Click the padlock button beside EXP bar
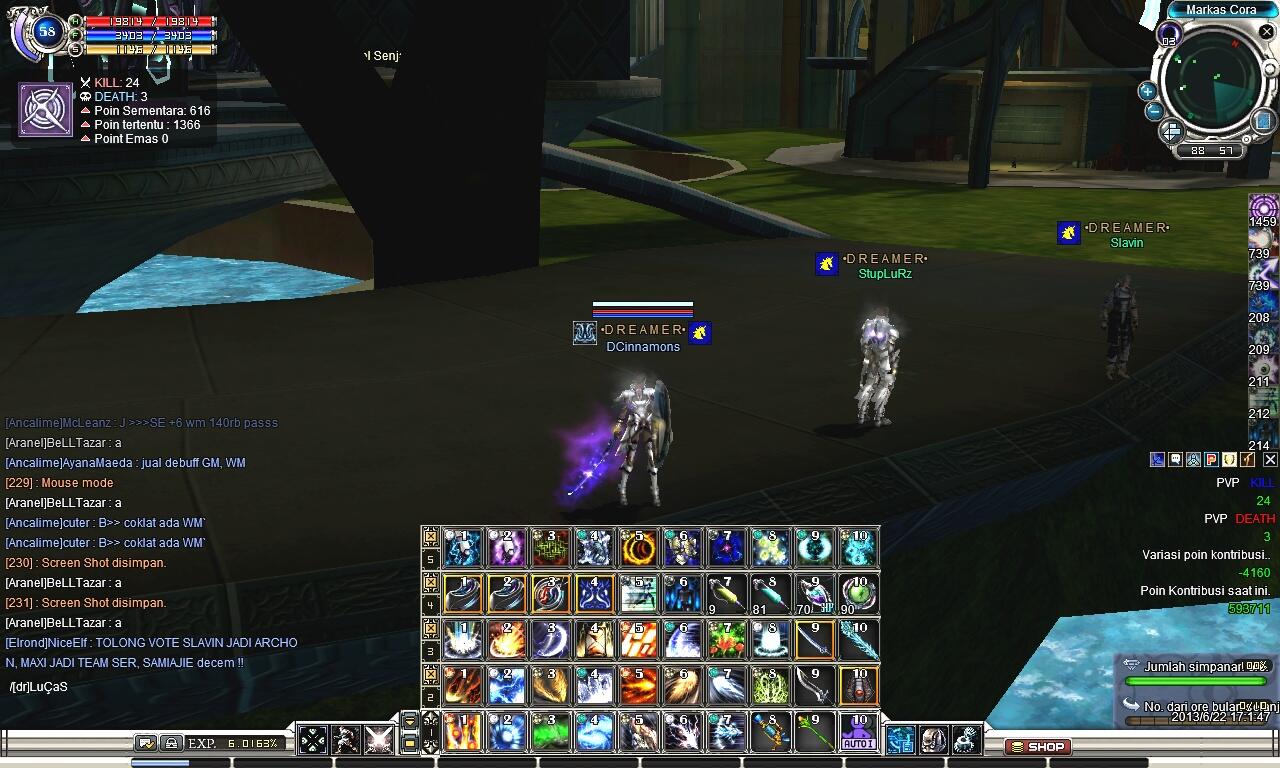 pyautogui.click(x=171, y=743)
